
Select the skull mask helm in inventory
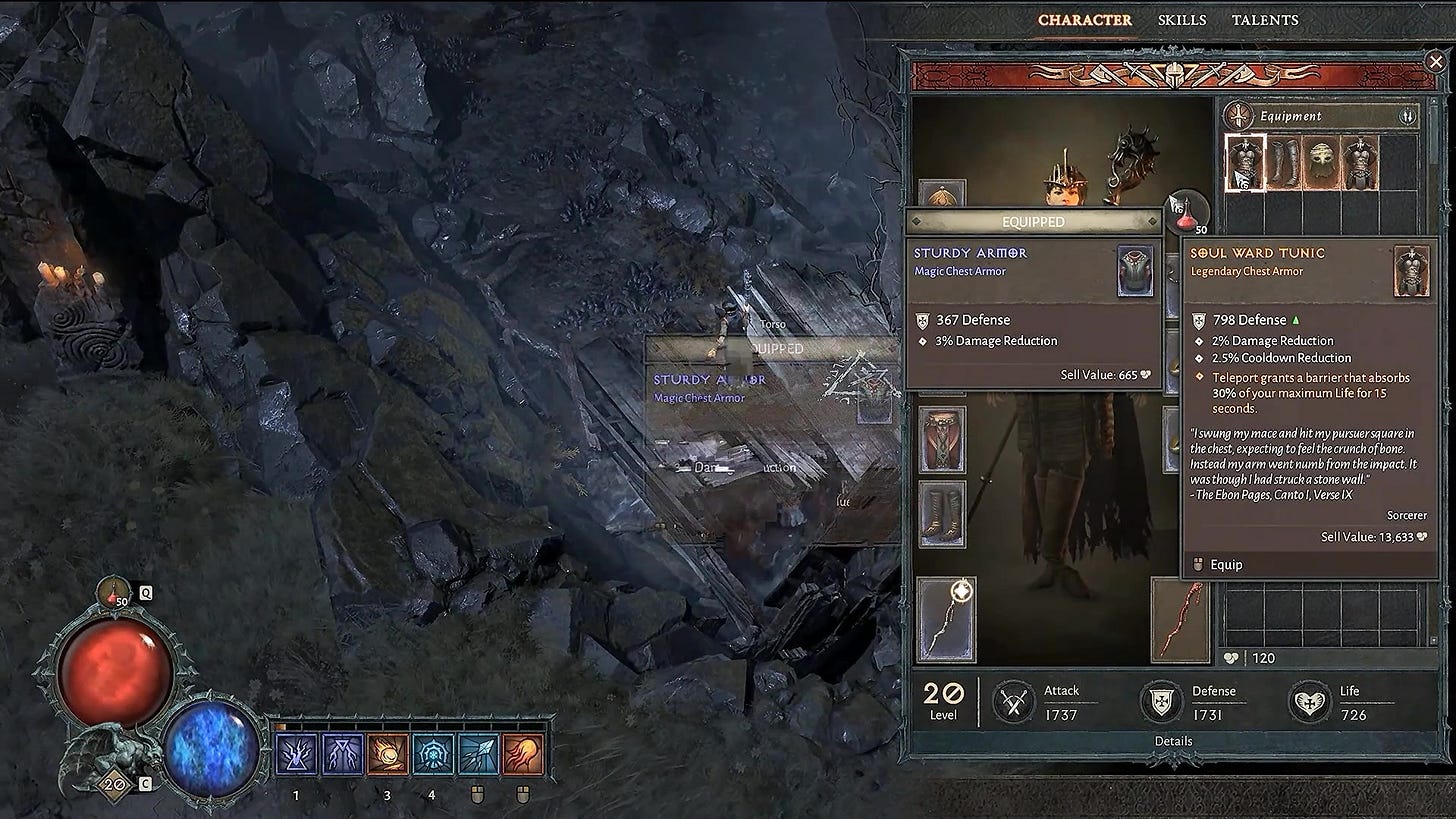(1322, 162)
